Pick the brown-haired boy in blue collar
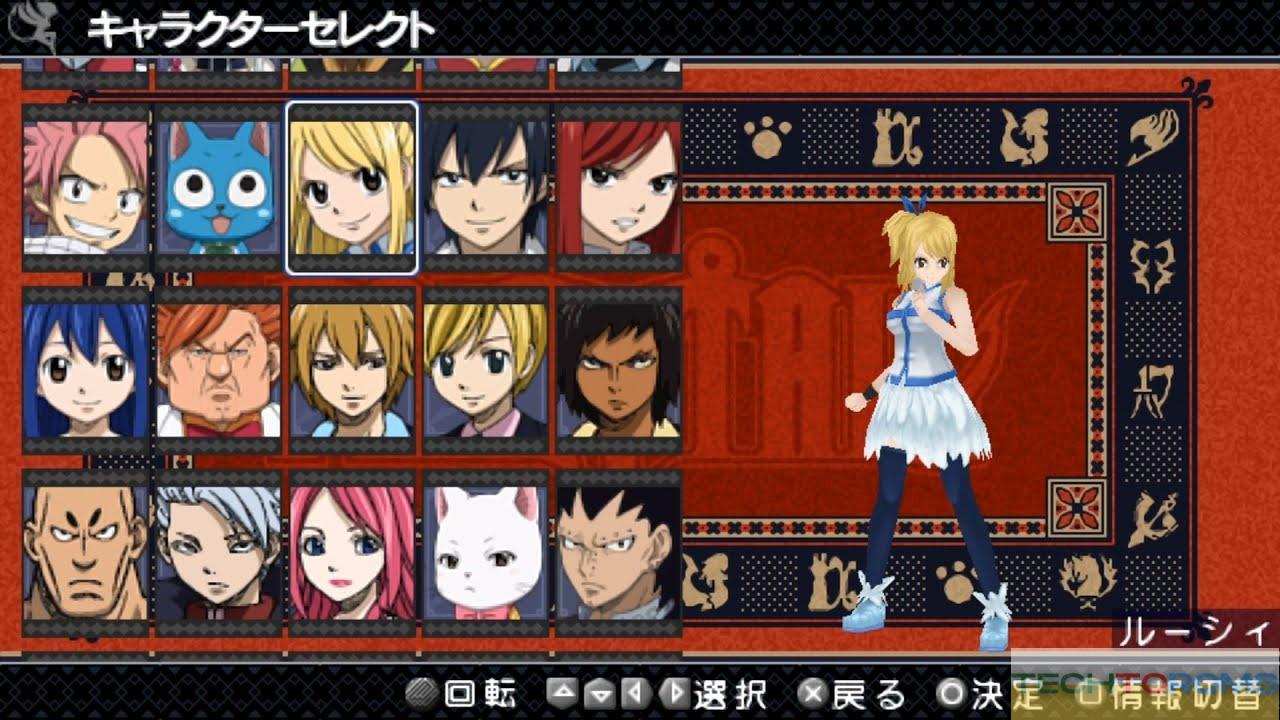Screen dimensions: 1280x720 (352, 371)
